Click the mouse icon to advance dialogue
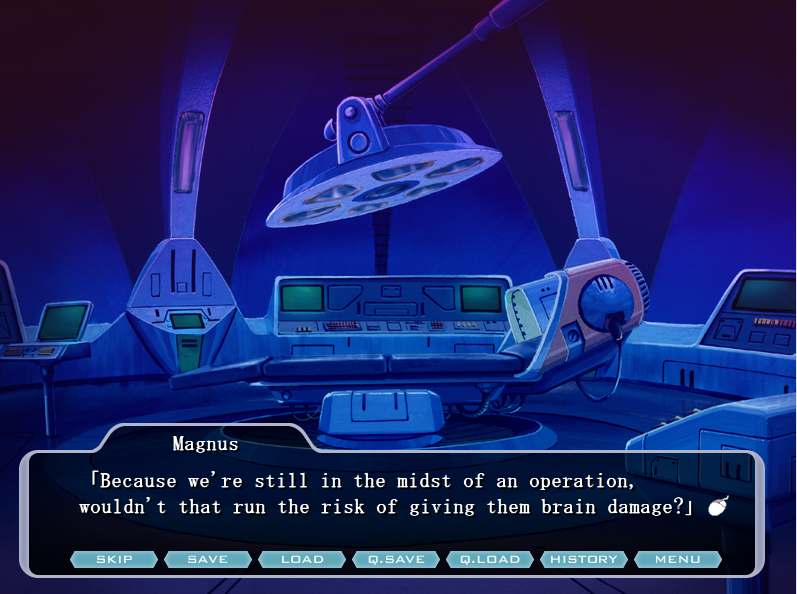The image size is (797, 594). [717, 507]
